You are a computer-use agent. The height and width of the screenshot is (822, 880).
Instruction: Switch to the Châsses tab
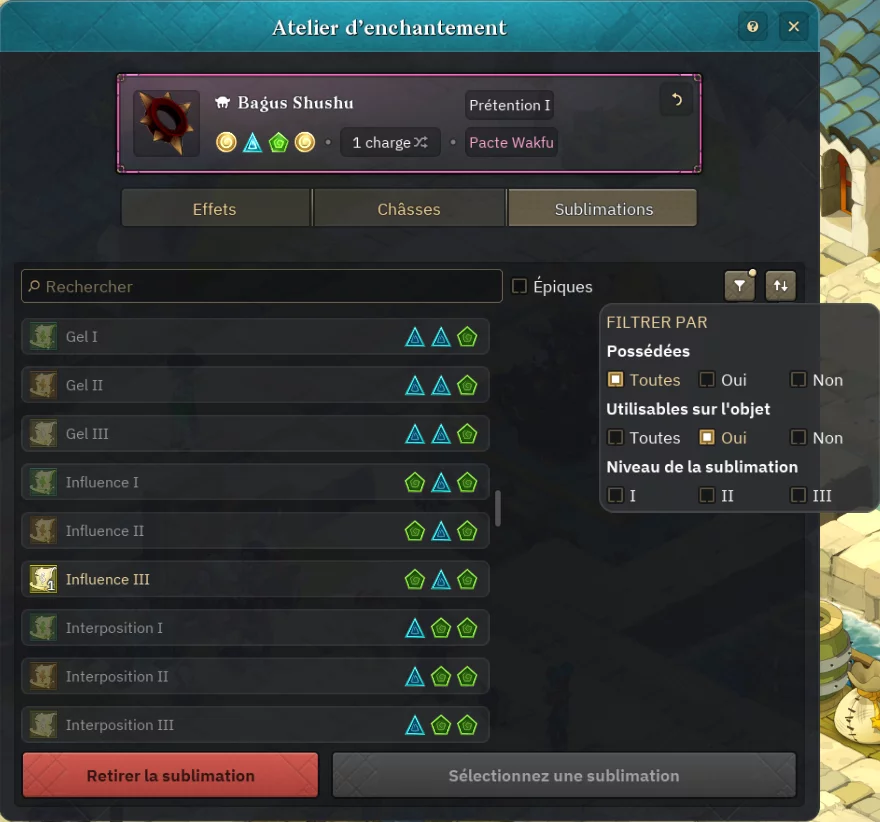pos(409,209)
